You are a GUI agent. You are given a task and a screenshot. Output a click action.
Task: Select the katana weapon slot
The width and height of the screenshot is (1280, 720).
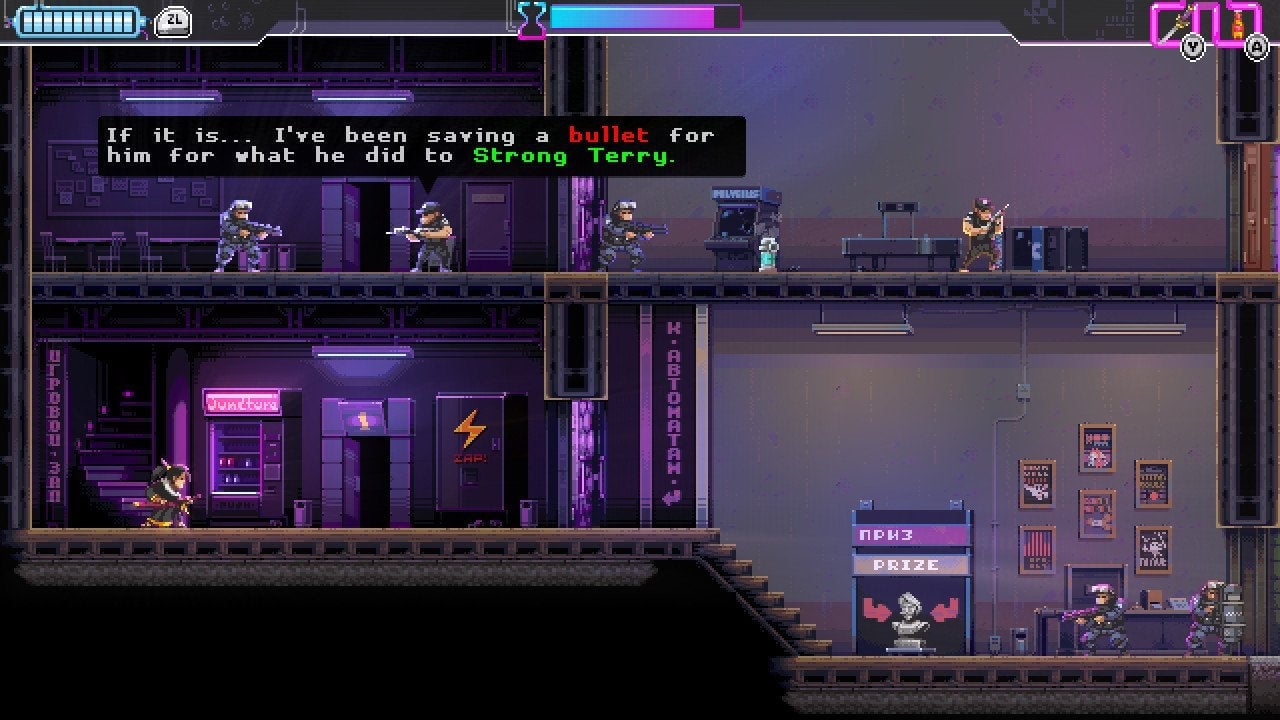(1173, 22)
